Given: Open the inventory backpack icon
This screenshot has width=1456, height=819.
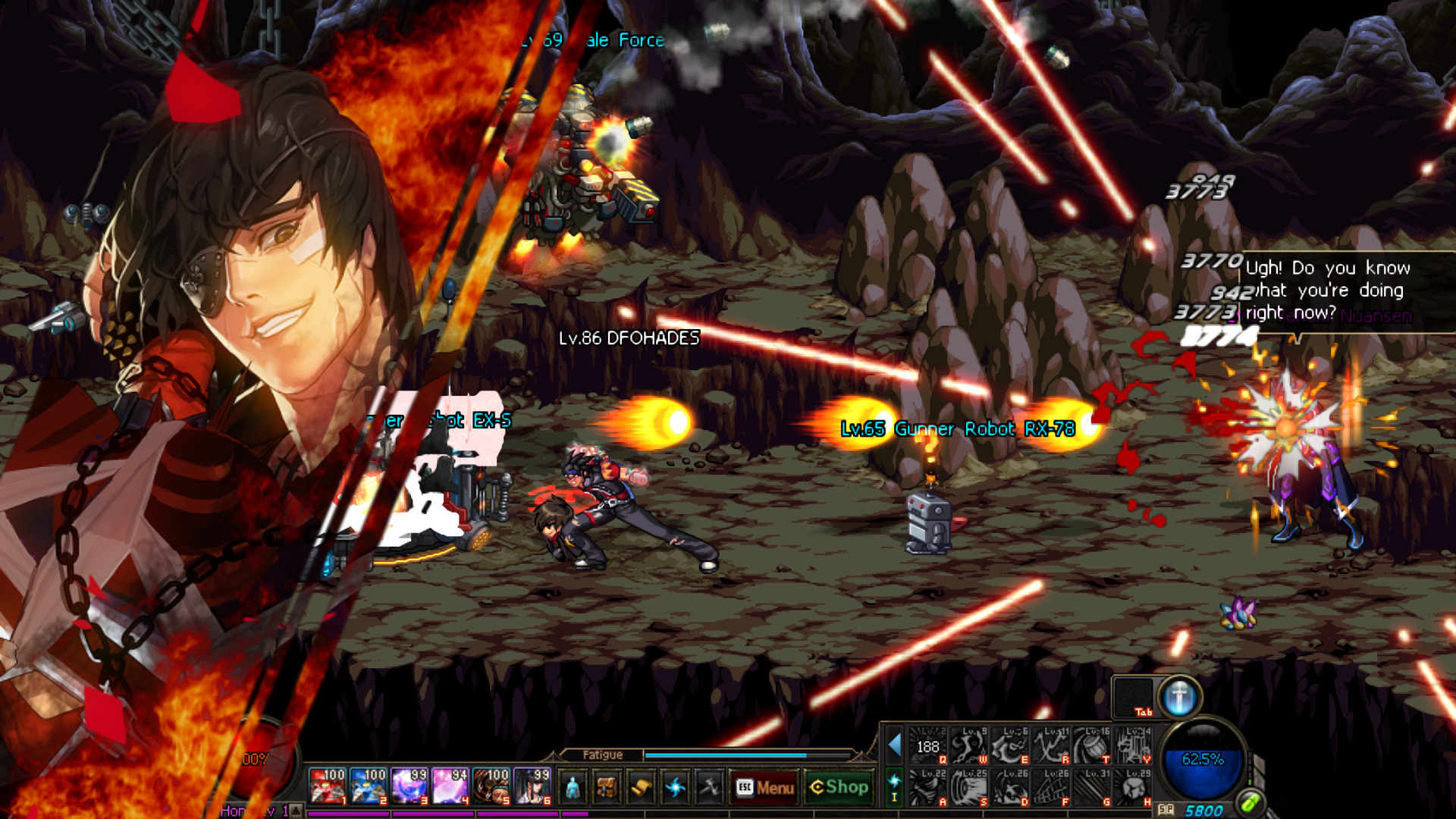Looking at the screenshot, I should [606, 789].
